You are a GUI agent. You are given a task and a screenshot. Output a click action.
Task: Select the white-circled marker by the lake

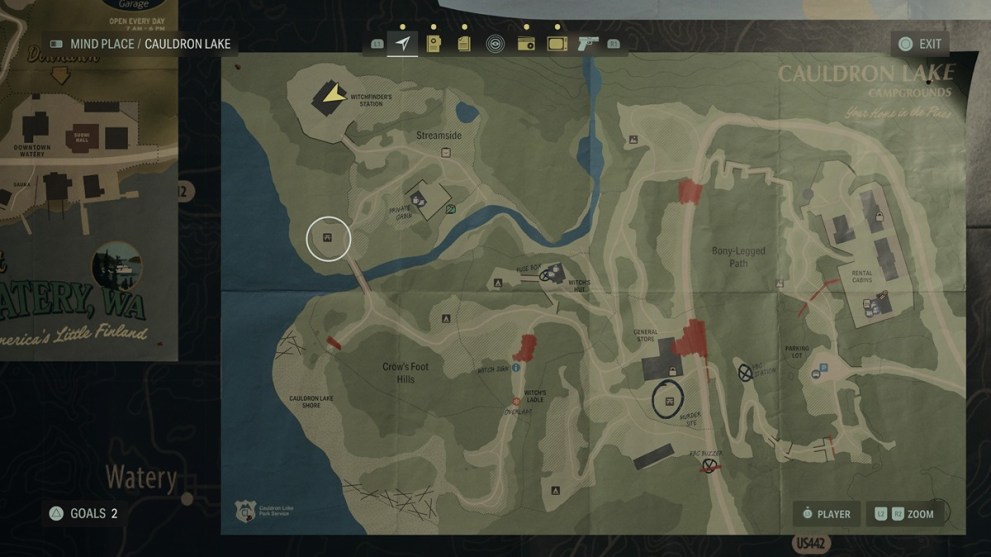328,239
